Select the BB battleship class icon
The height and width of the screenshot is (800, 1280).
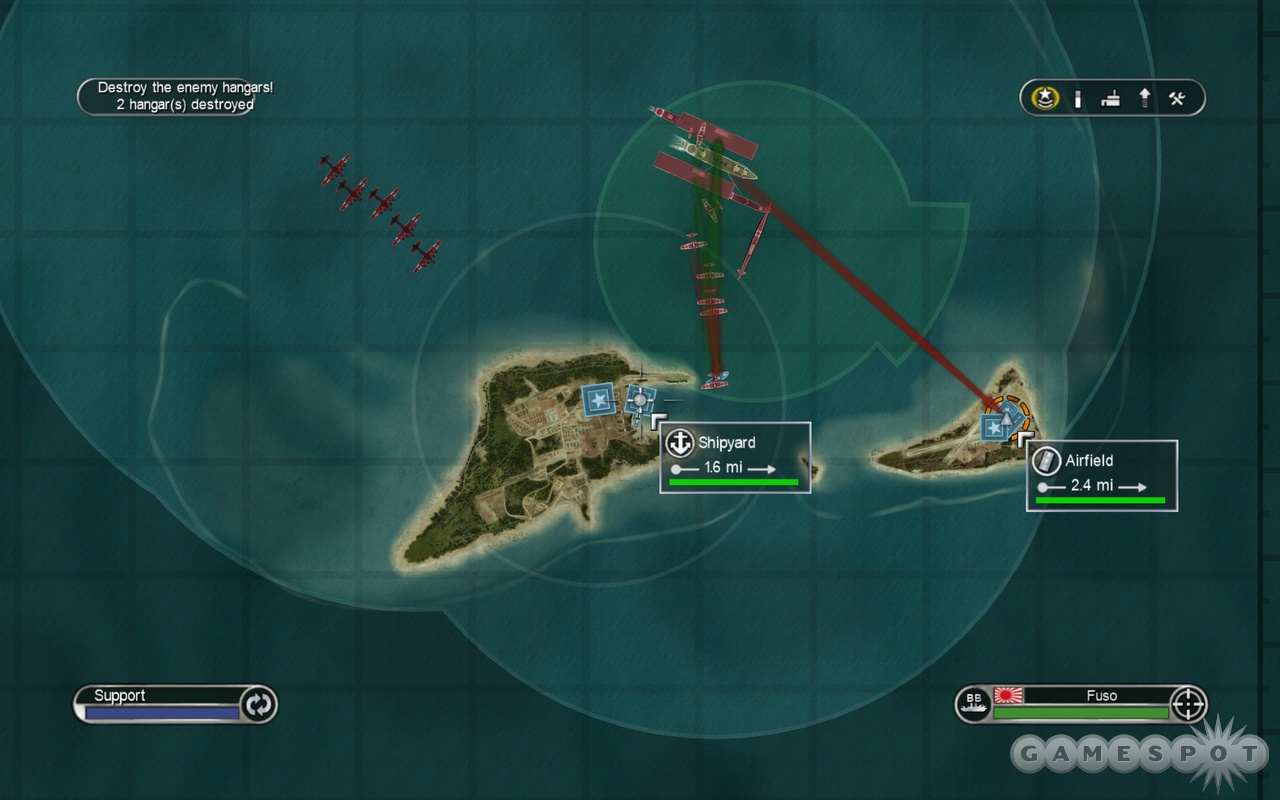(972, 703)
